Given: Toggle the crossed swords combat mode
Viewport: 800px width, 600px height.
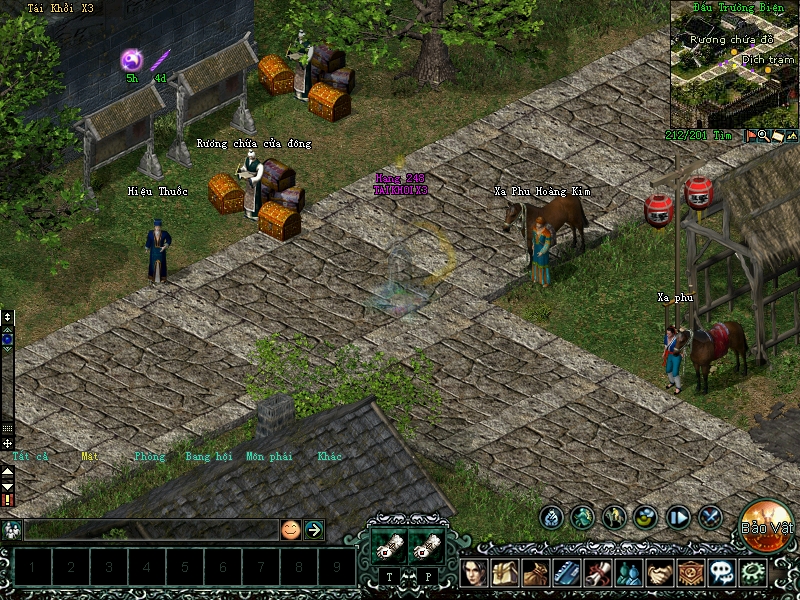Looking at the screenshot, I should (711, 517).
